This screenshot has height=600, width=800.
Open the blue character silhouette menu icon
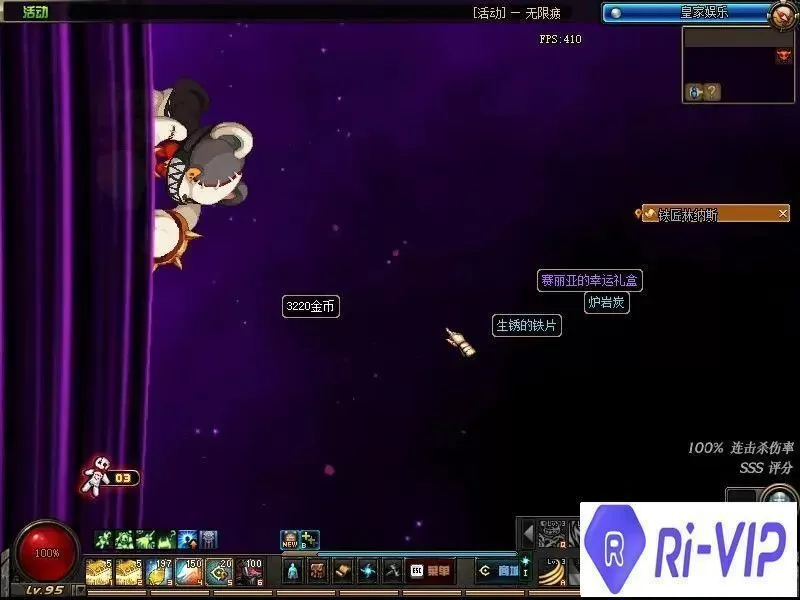point(293,571)
